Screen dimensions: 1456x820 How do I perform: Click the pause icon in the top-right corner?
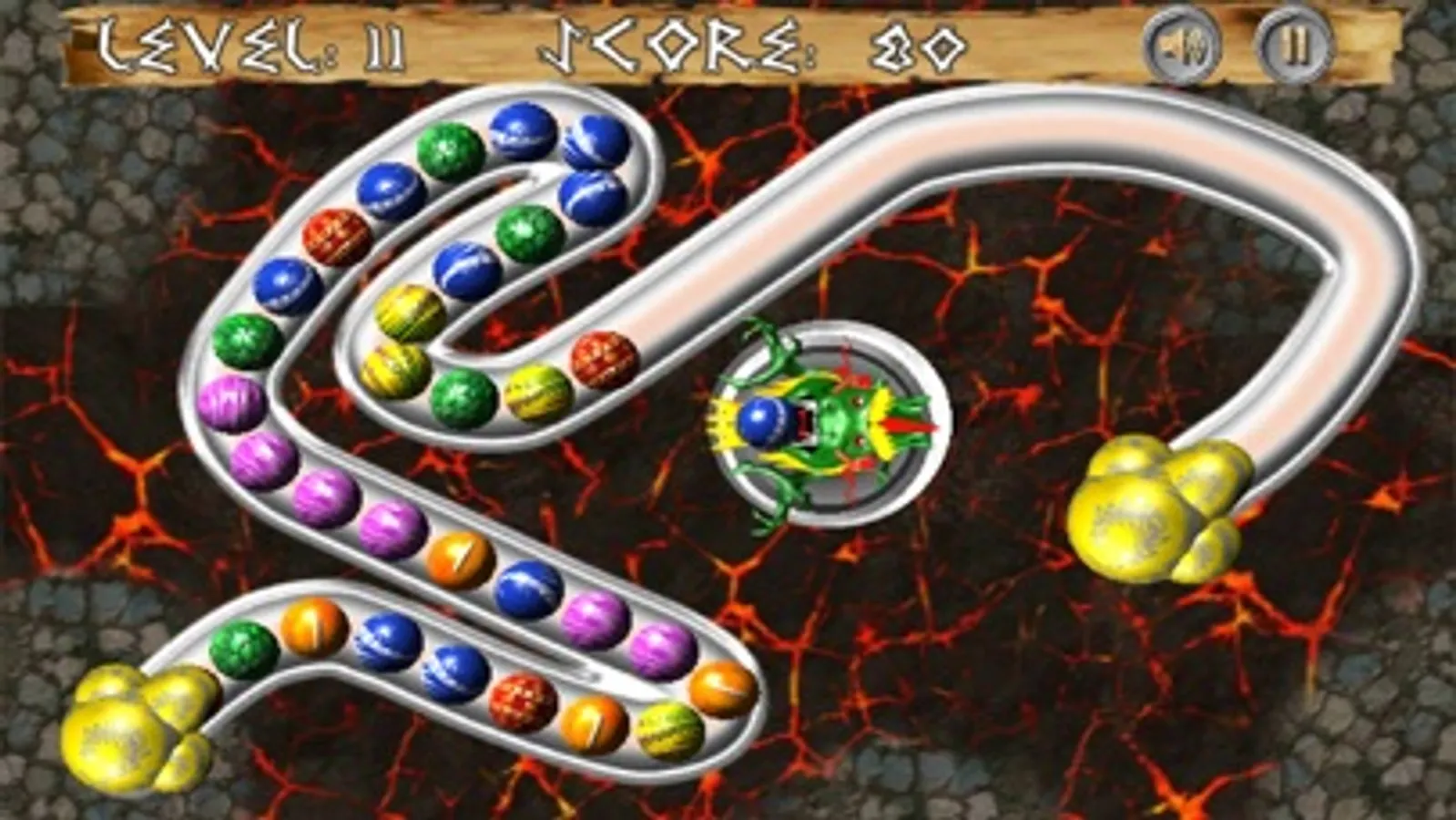[x=1294, y=45]
